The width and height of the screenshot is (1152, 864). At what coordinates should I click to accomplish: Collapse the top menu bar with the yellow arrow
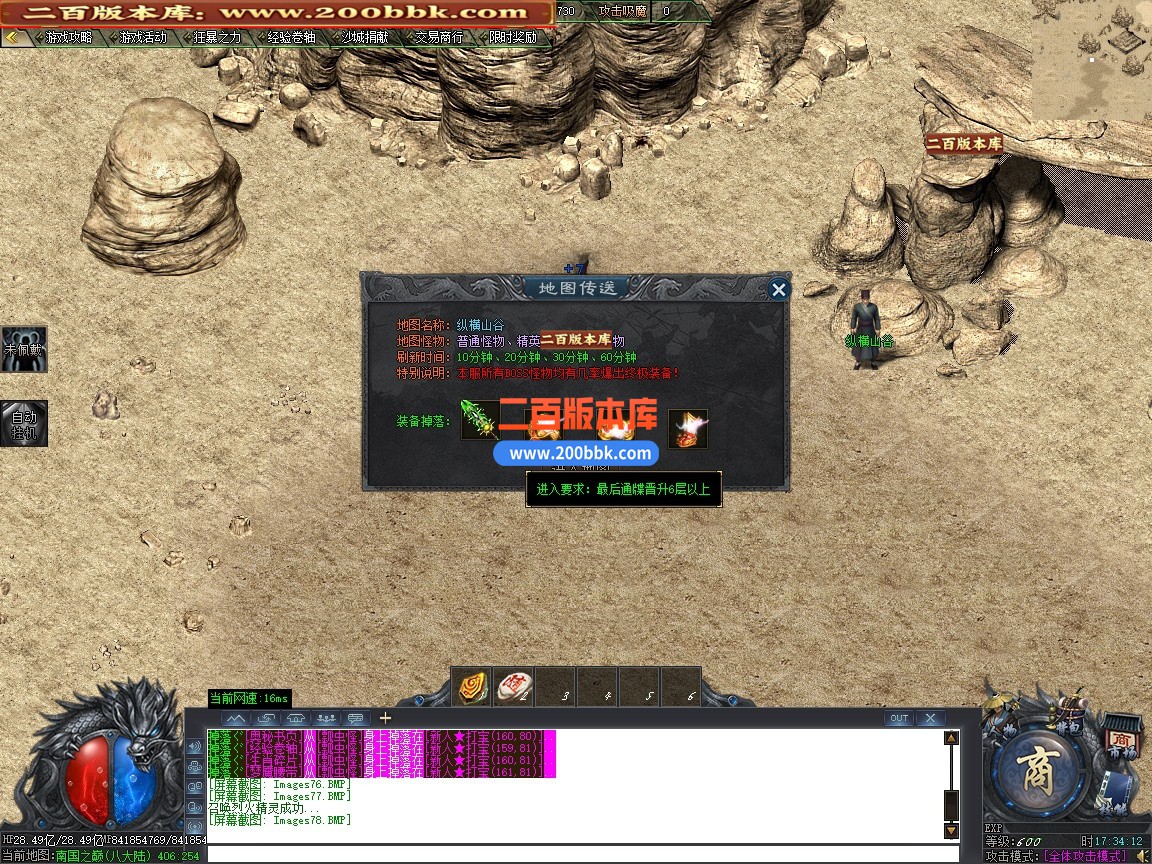click(13, 38)
